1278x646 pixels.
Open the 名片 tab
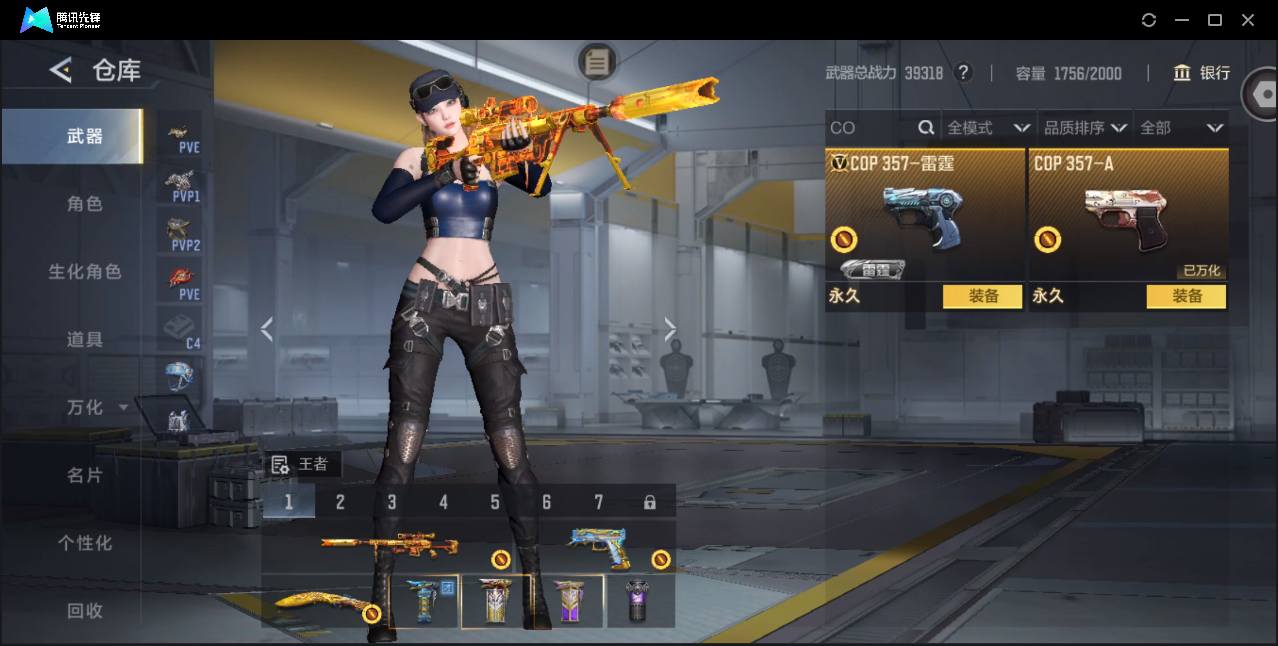pos(84,476)
